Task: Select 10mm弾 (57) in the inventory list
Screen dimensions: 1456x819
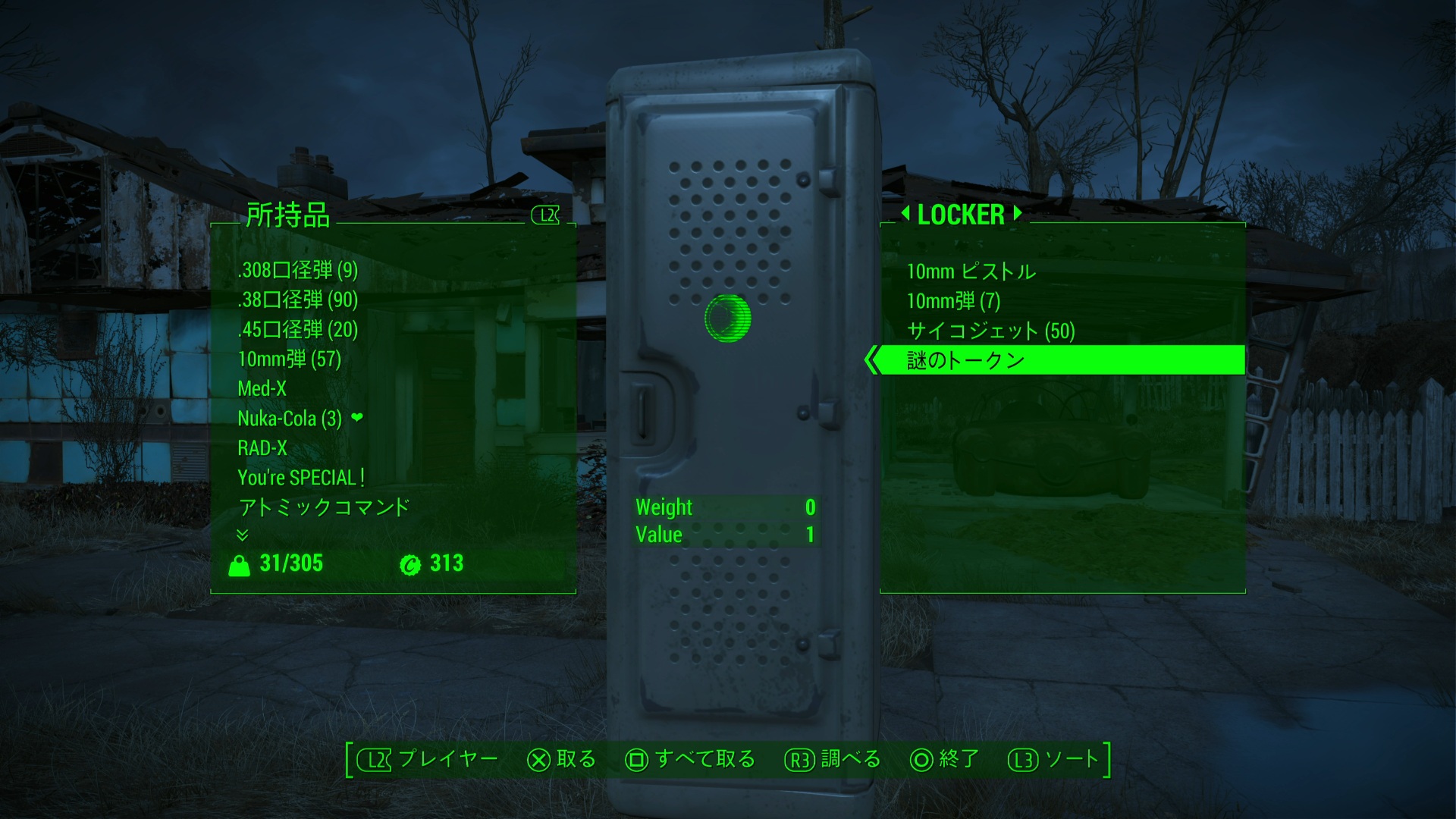Action: [289, 359]
